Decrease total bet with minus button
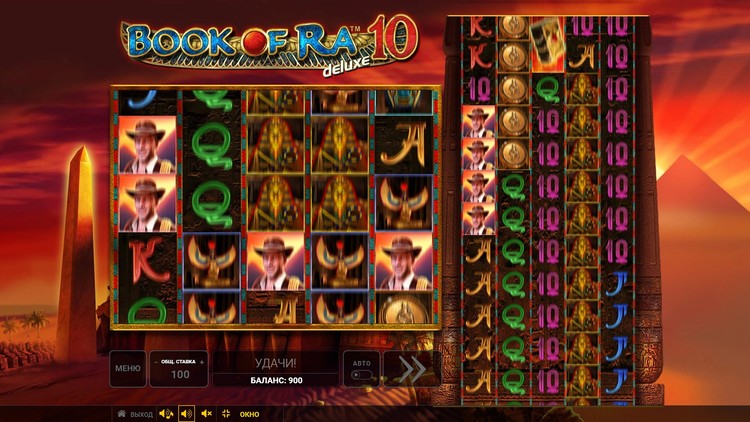Viewport: 750px width, 422px height. click(156, 361)
